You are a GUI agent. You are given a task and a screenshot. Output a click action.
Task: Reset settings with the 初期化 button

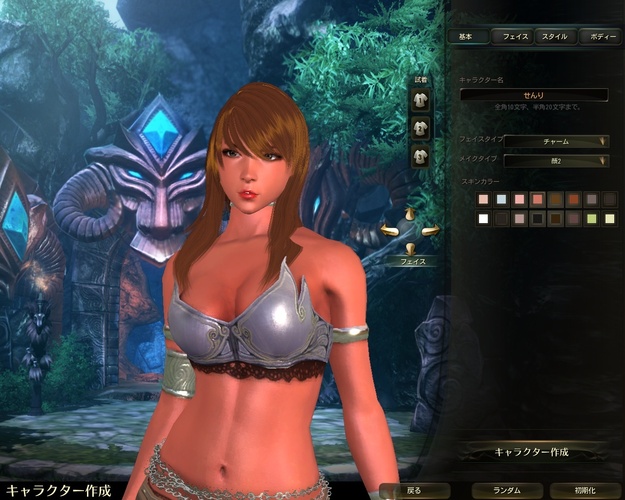pos(583,491)
